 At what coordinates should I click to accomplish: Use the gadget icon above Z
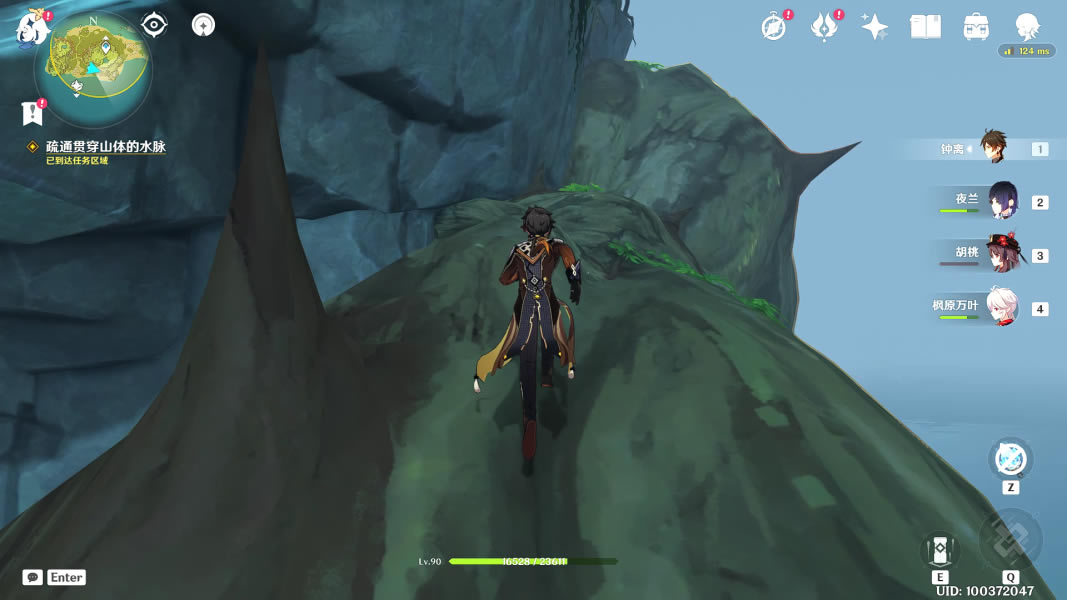pyautogui.click(x=1010, y=459)
